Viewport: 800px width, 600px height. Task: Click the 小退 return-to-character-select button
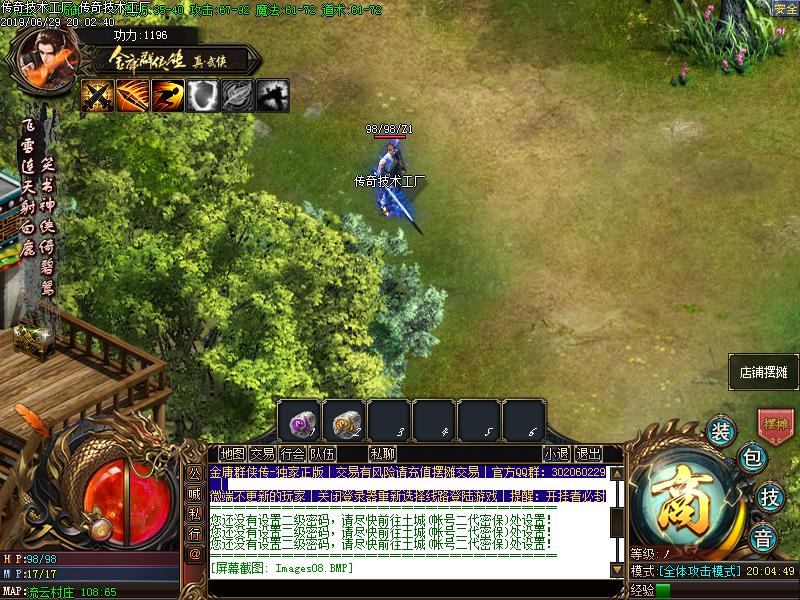[556, 454]
